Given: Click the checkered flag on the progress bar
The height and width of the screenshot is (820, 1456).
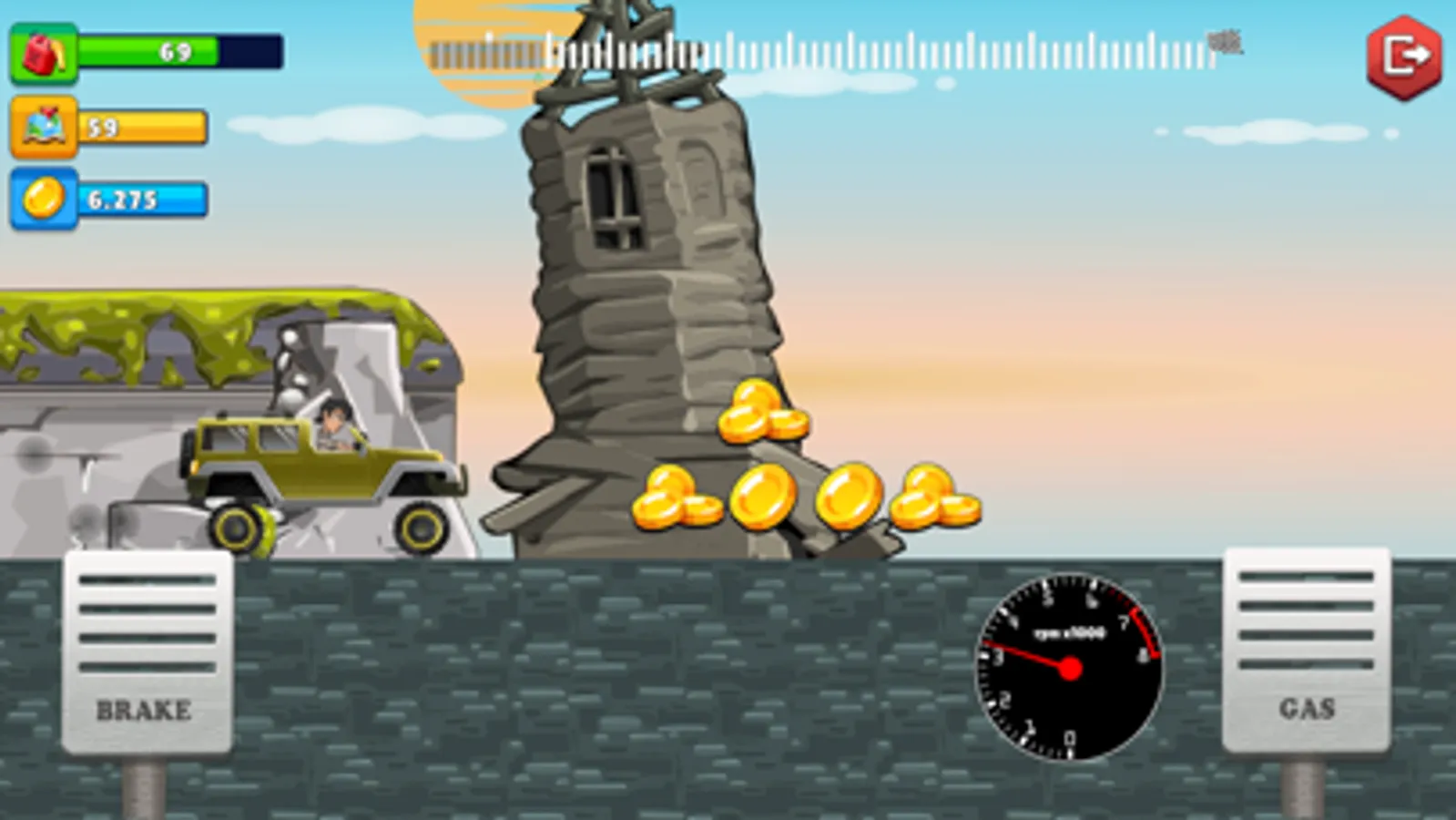Looking at the screenshot, I should tap(1225, 43).
